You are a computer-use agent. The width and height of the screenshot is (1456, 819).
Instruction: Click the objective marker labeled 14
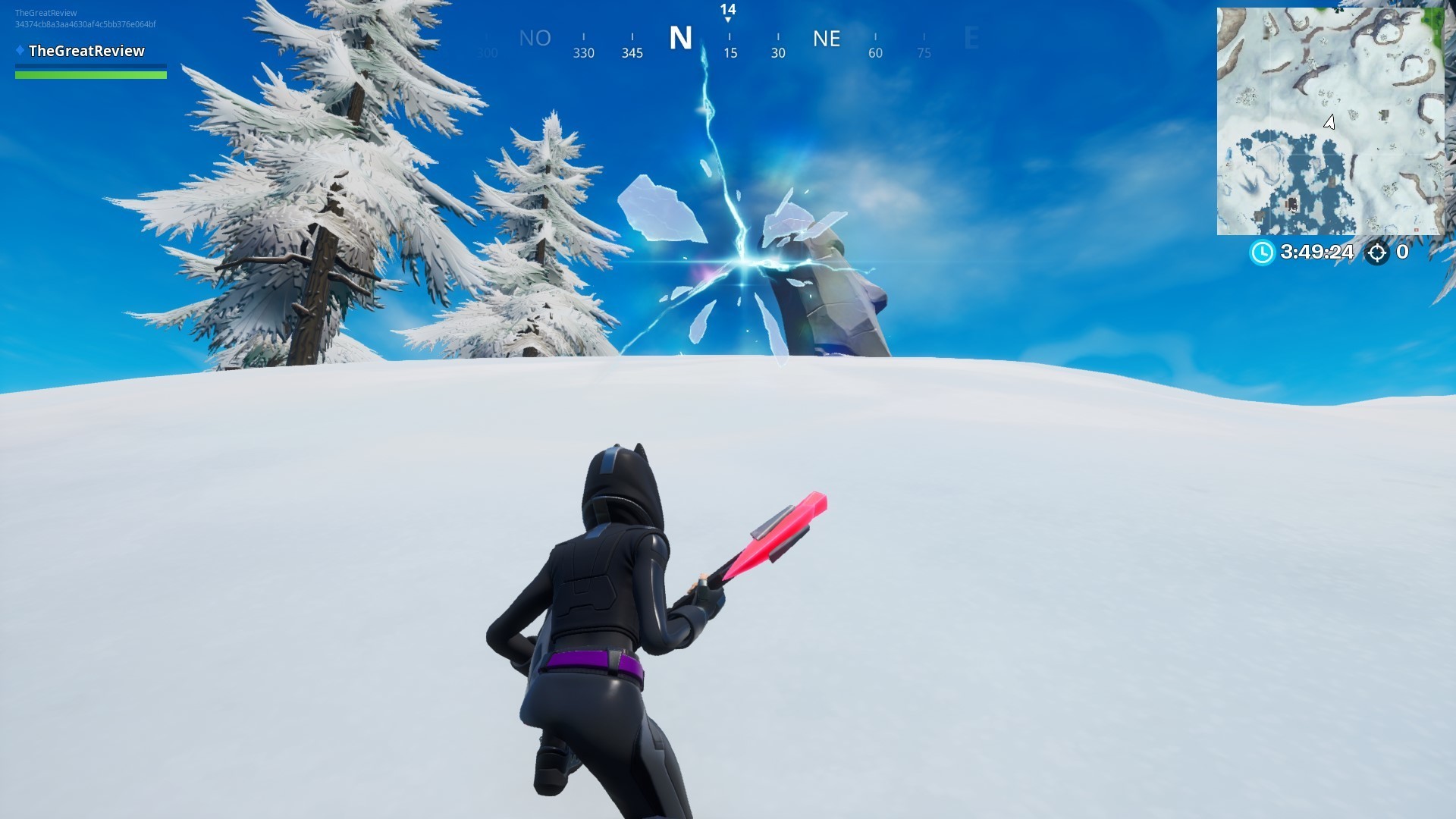pos(727,11)
